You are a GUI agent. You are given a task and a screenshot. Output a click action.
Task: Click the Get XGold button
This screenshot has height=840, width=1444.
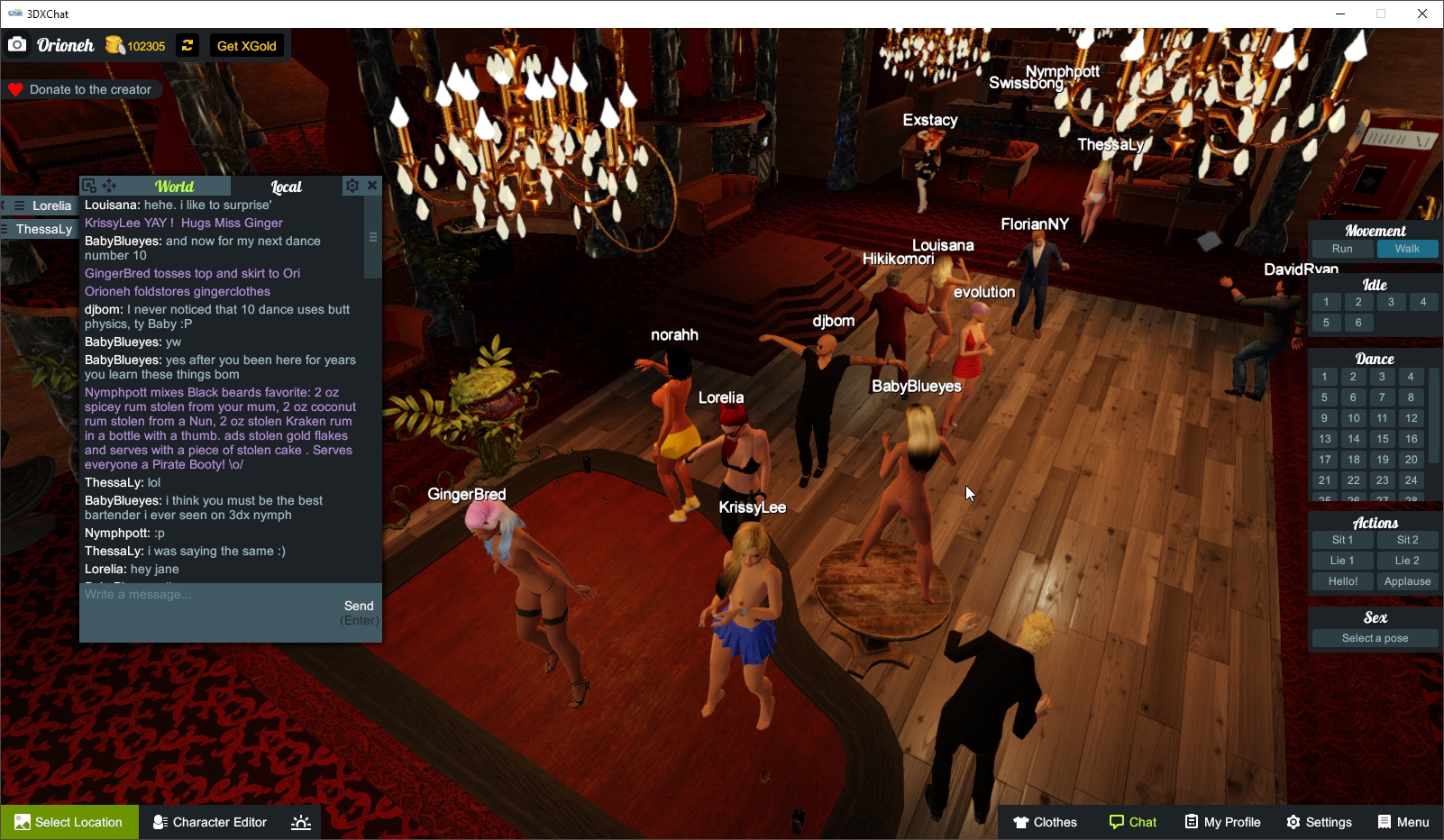(x=246, y=45)
